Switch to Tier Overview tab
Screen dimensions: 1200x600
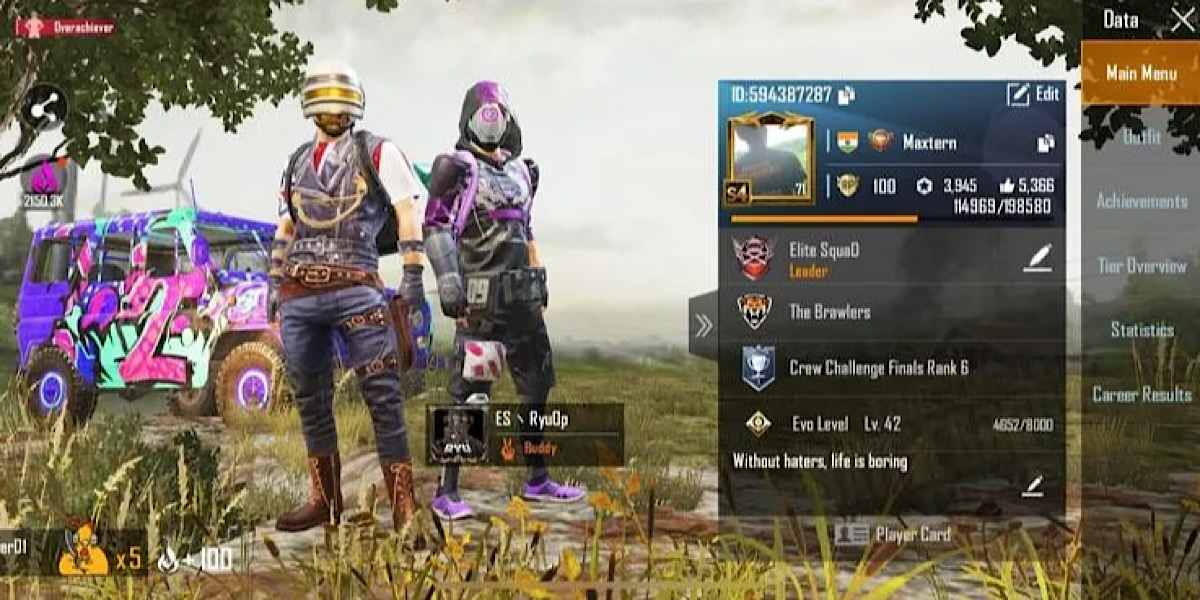[1141, 266]
